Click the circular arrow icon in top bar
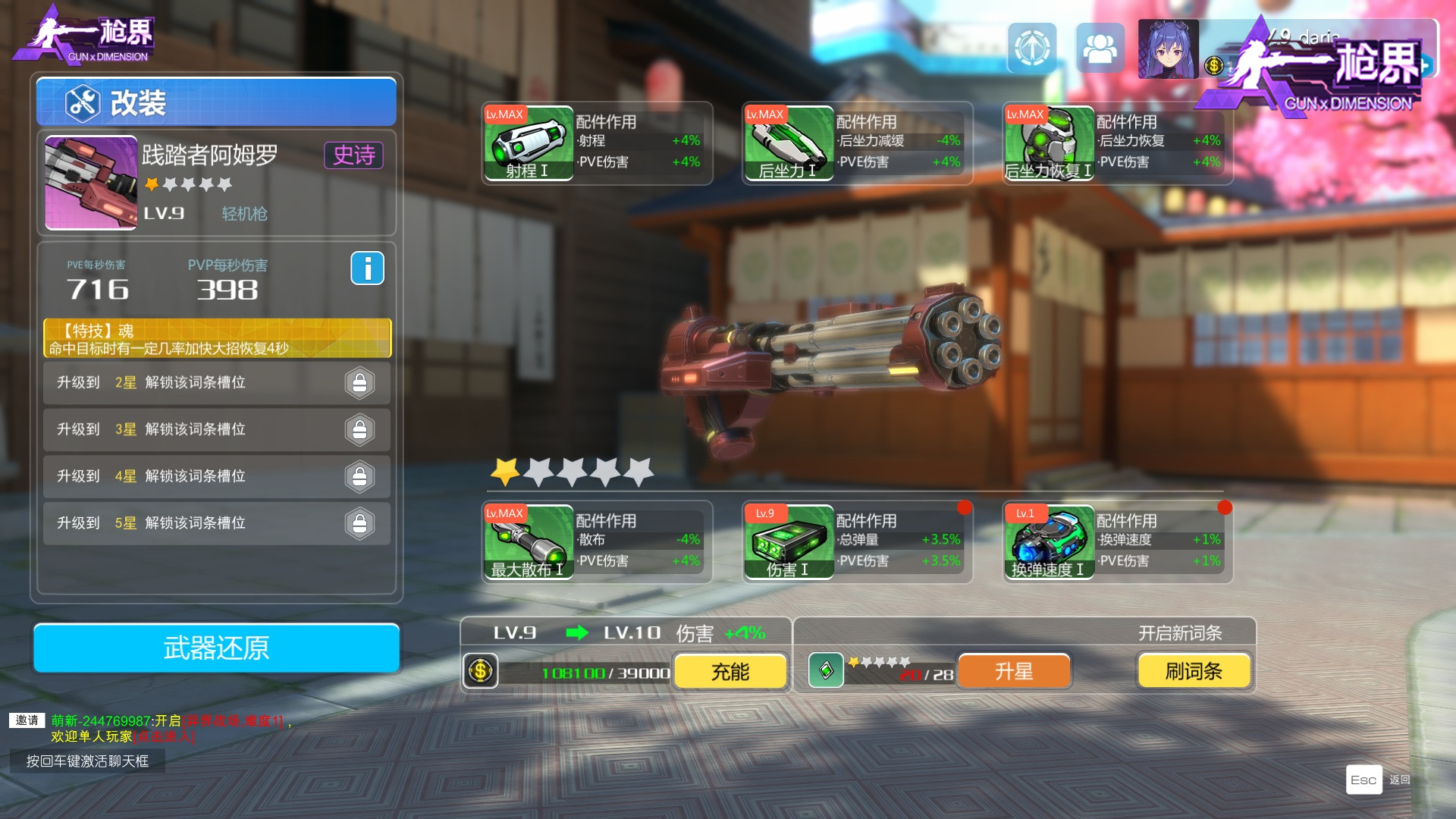The width and height of the screenshot is (1456, 819). tap(1031, 49)
